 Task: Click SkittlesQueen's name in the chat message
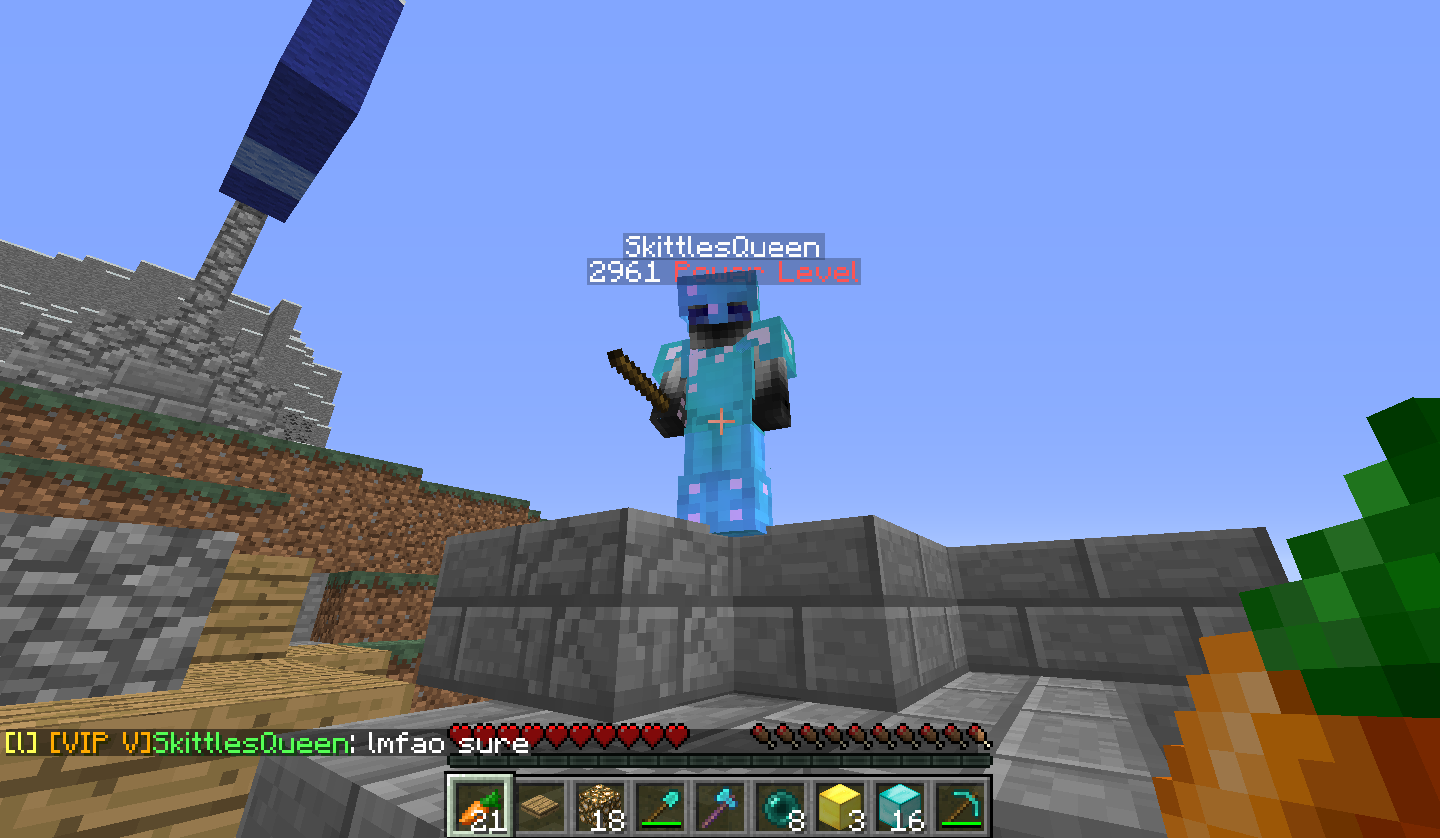pos(250,744)
